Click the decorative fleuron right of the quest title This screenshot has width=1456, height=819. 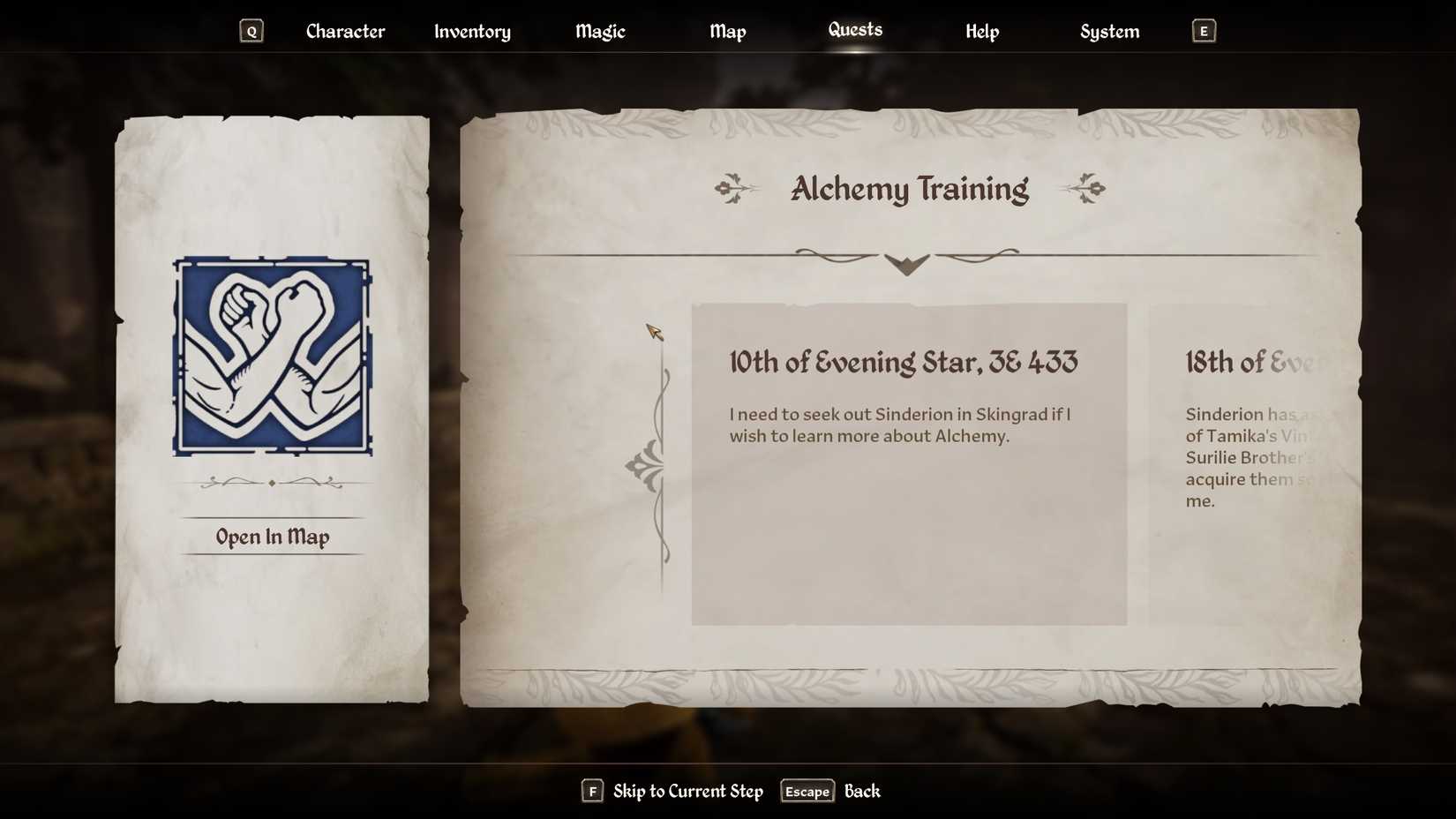pyautogui.click(x=1085, y=187)
